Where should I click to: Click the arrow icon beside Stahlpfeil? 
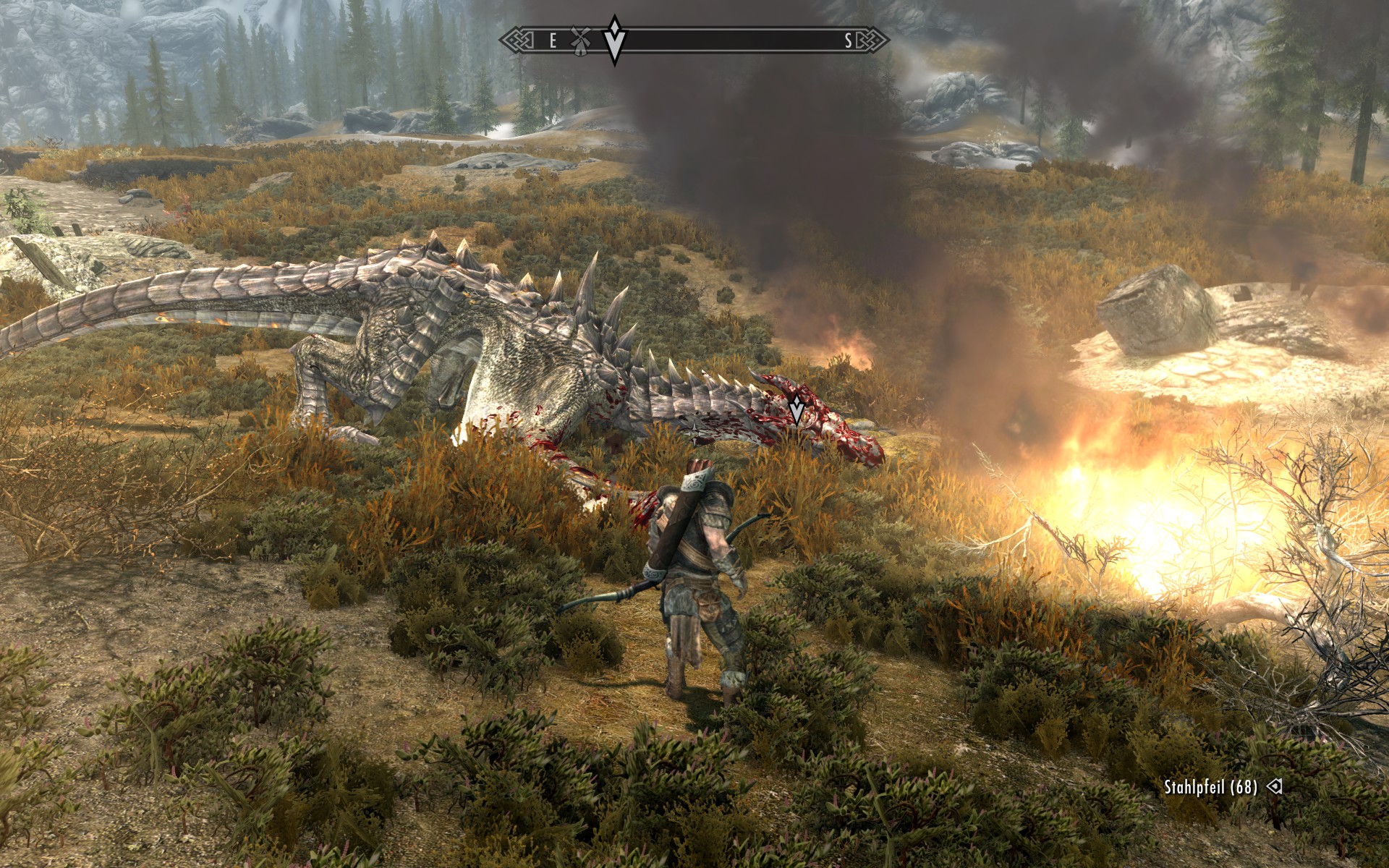[x=1275, y=786]
